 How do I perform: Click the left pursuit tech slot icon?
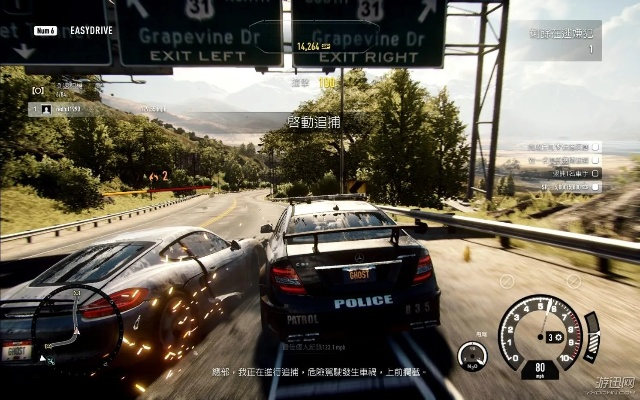tap(507, 282)
